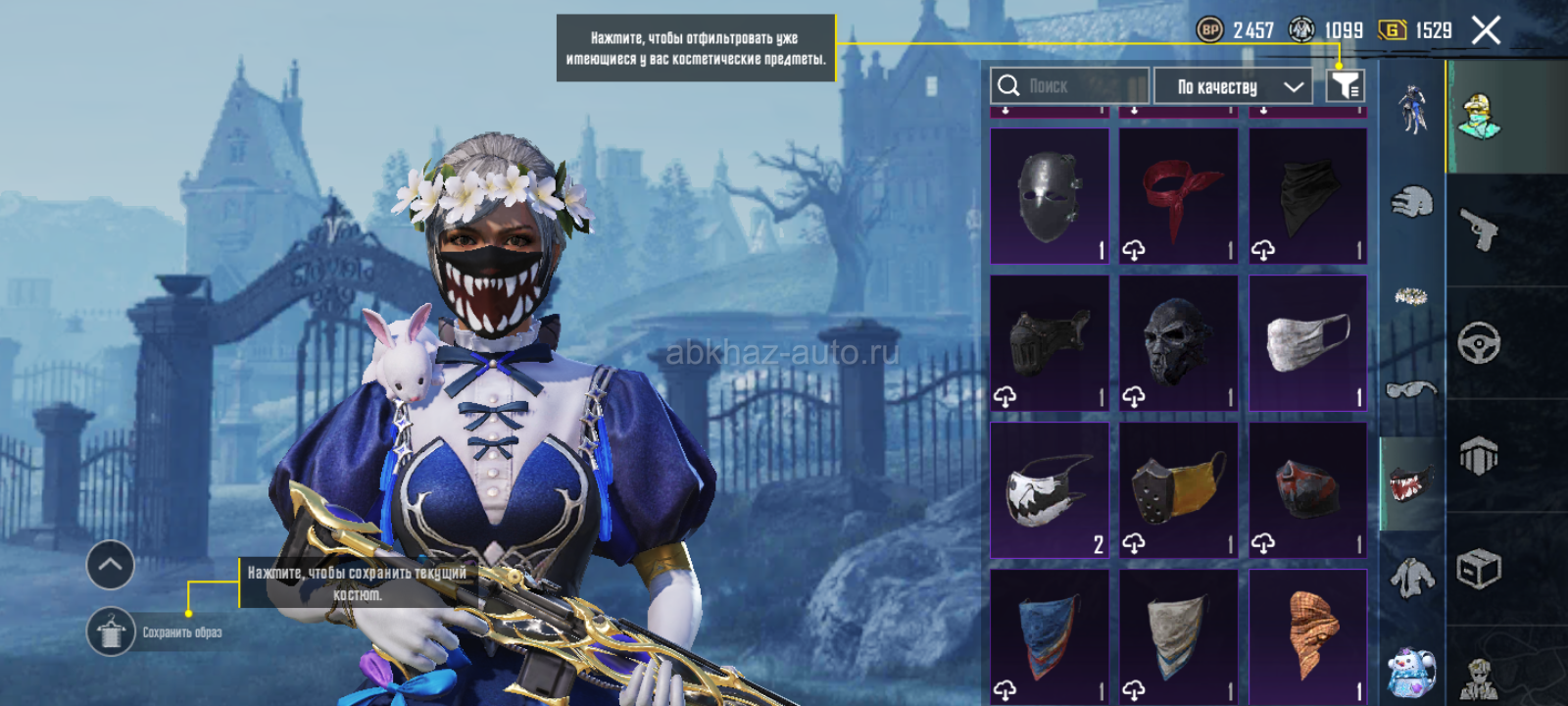
Task: Pick the black skull mask
Action: 1179,343
